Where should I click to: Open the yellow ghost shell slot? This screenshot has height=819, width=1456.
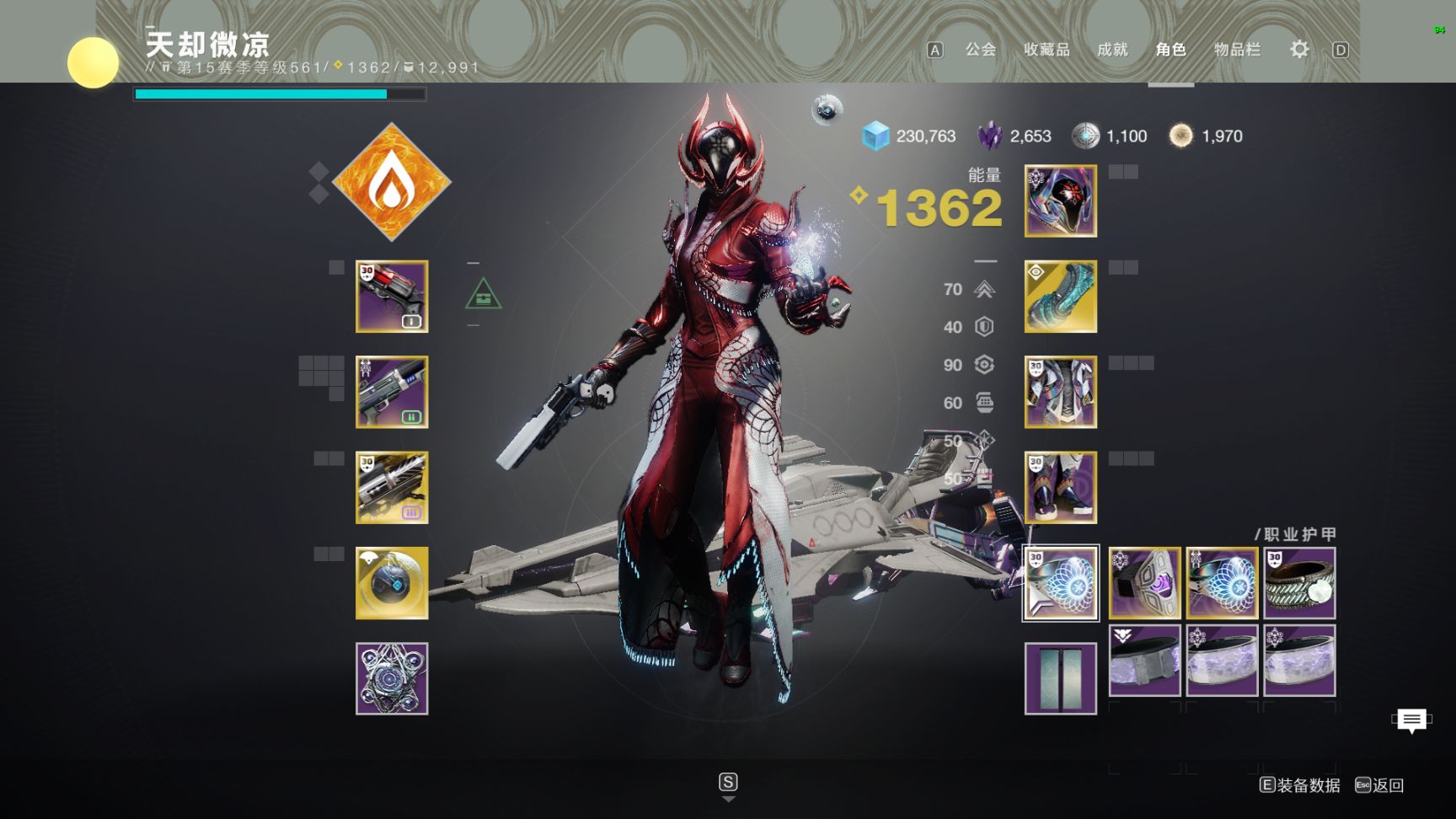pyautogui.click(x=392, y=583)
